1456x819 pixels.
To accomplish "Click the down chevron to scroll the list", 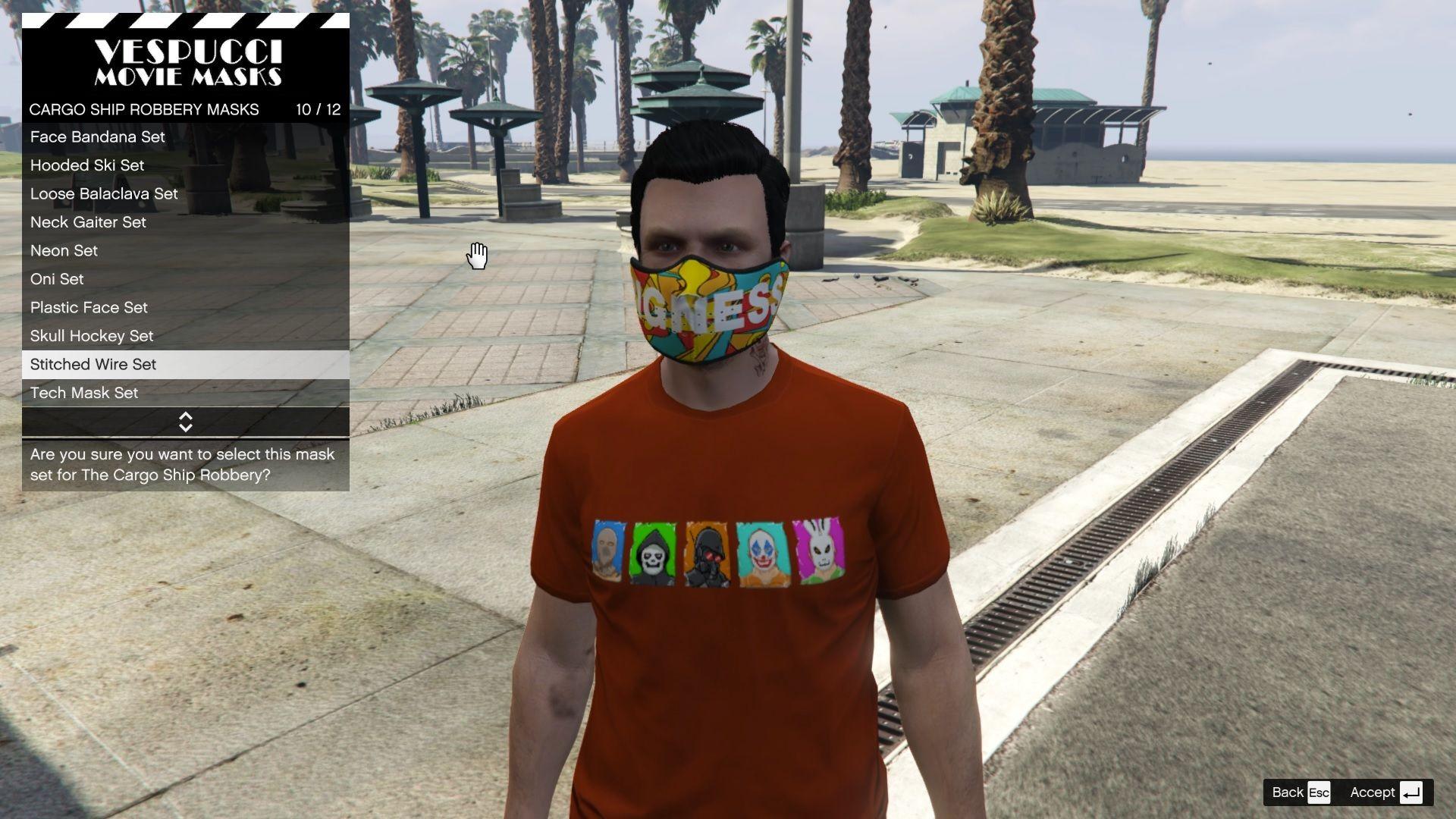I will (x=186, y=427).
